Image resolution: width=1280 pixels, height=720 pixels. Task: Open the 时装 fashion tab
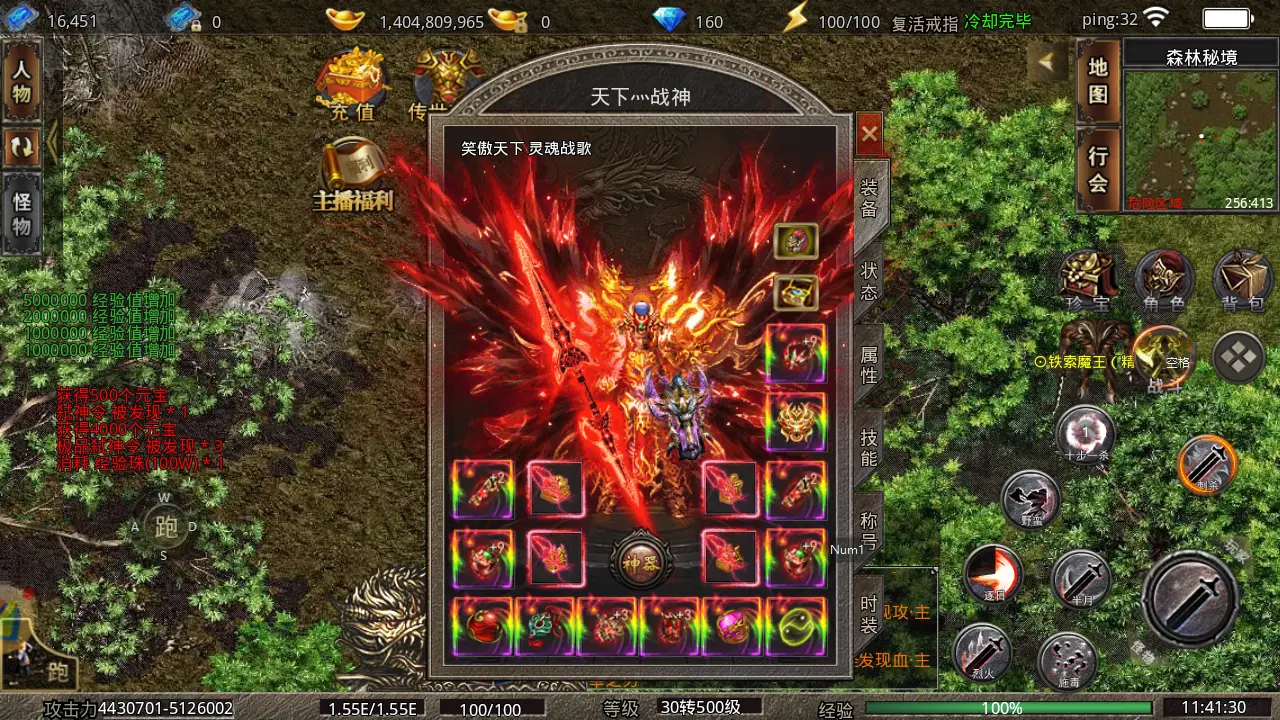coord(869,613)
